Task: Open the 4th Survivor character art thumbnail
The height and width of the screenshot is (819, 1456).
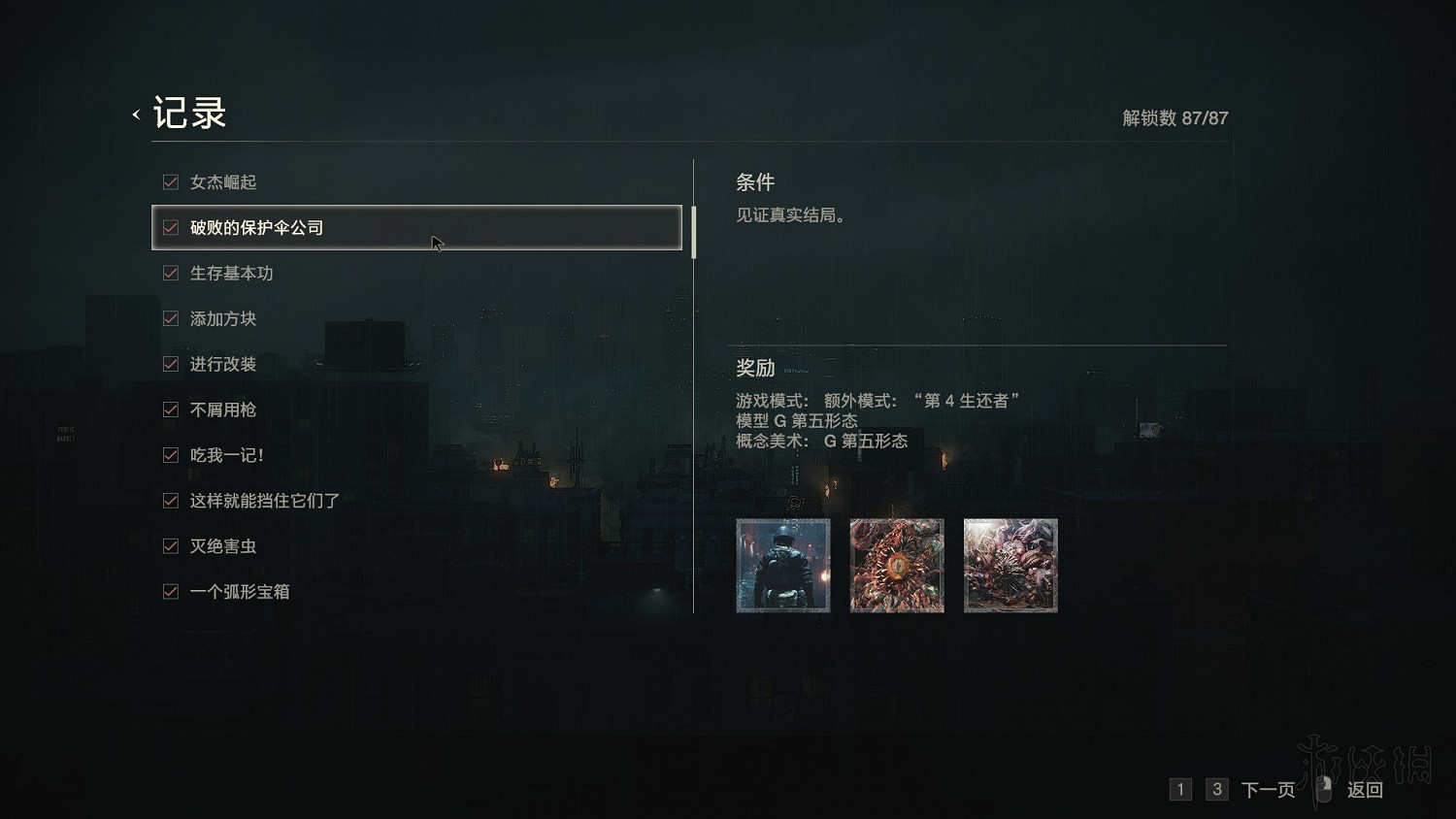Action: click(782, 566)
